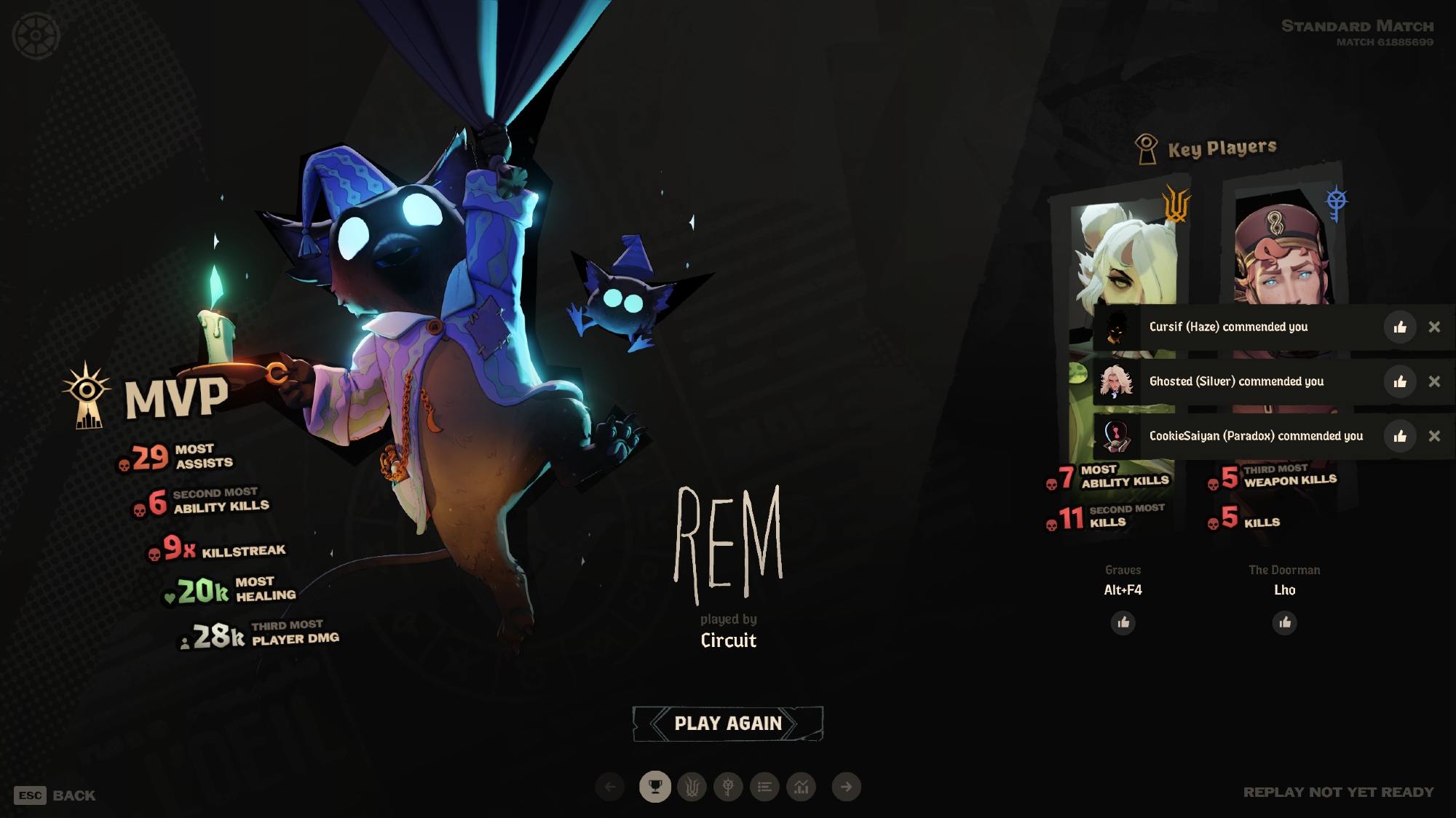Open the scoreboard list tab
The width and height of the screenshot is (1456, 818).
pyautogui.click(x=764, y=787)
